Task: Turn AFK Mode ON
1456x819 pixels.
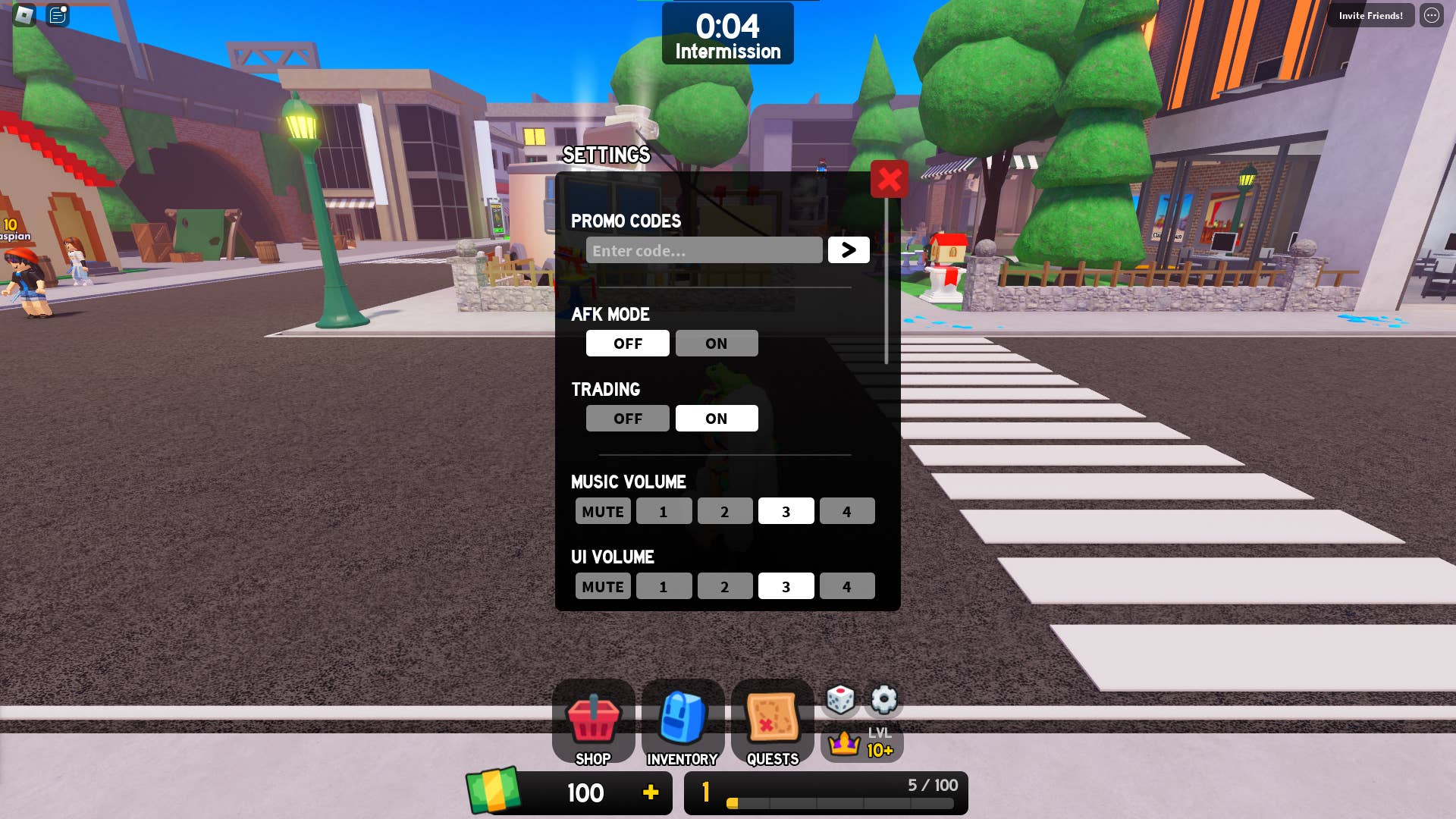Action: (716, 343)
